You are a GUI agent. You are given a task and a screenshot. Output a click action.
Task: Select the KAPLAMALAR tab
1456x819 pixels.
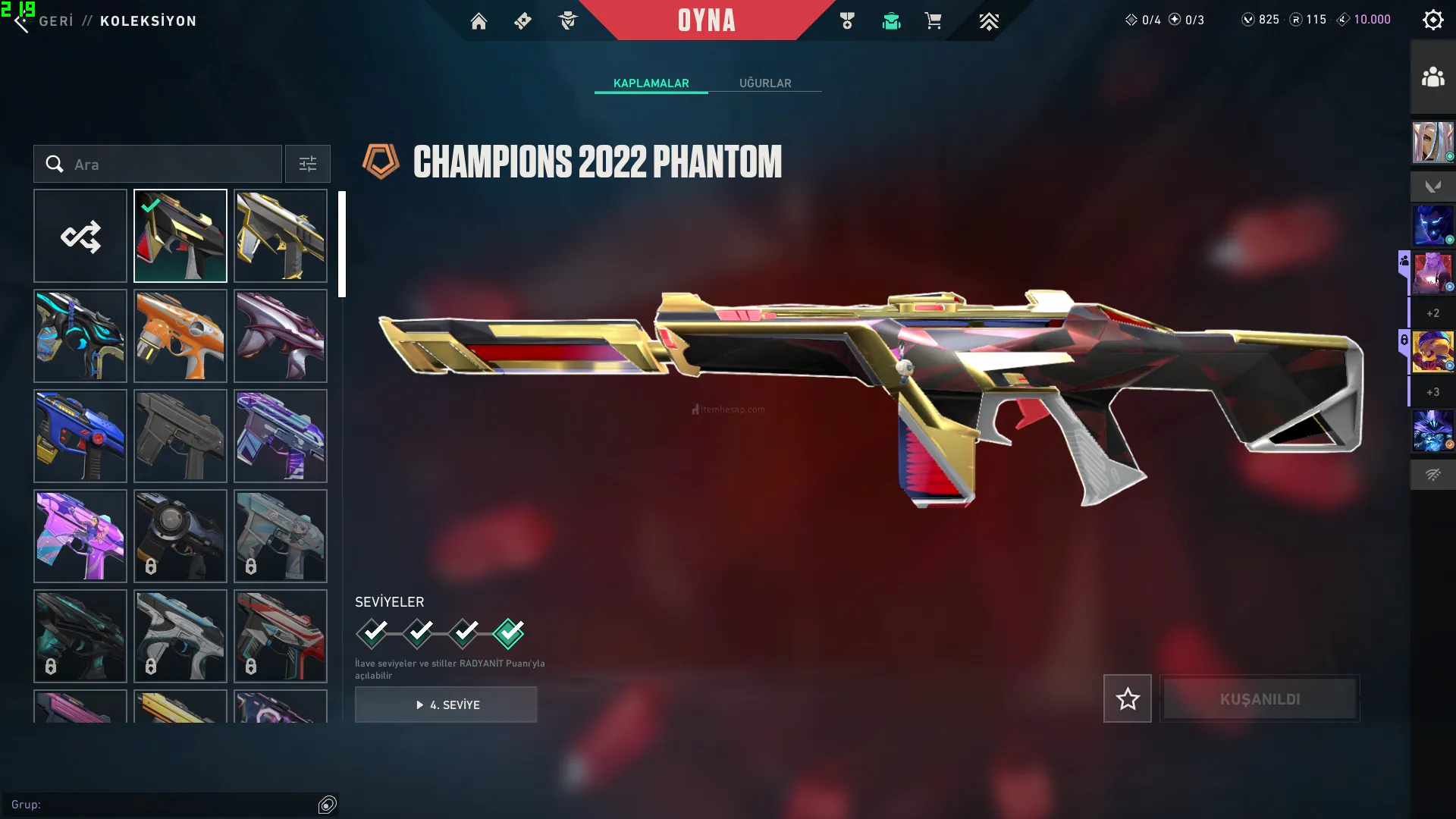coord(651,83)
